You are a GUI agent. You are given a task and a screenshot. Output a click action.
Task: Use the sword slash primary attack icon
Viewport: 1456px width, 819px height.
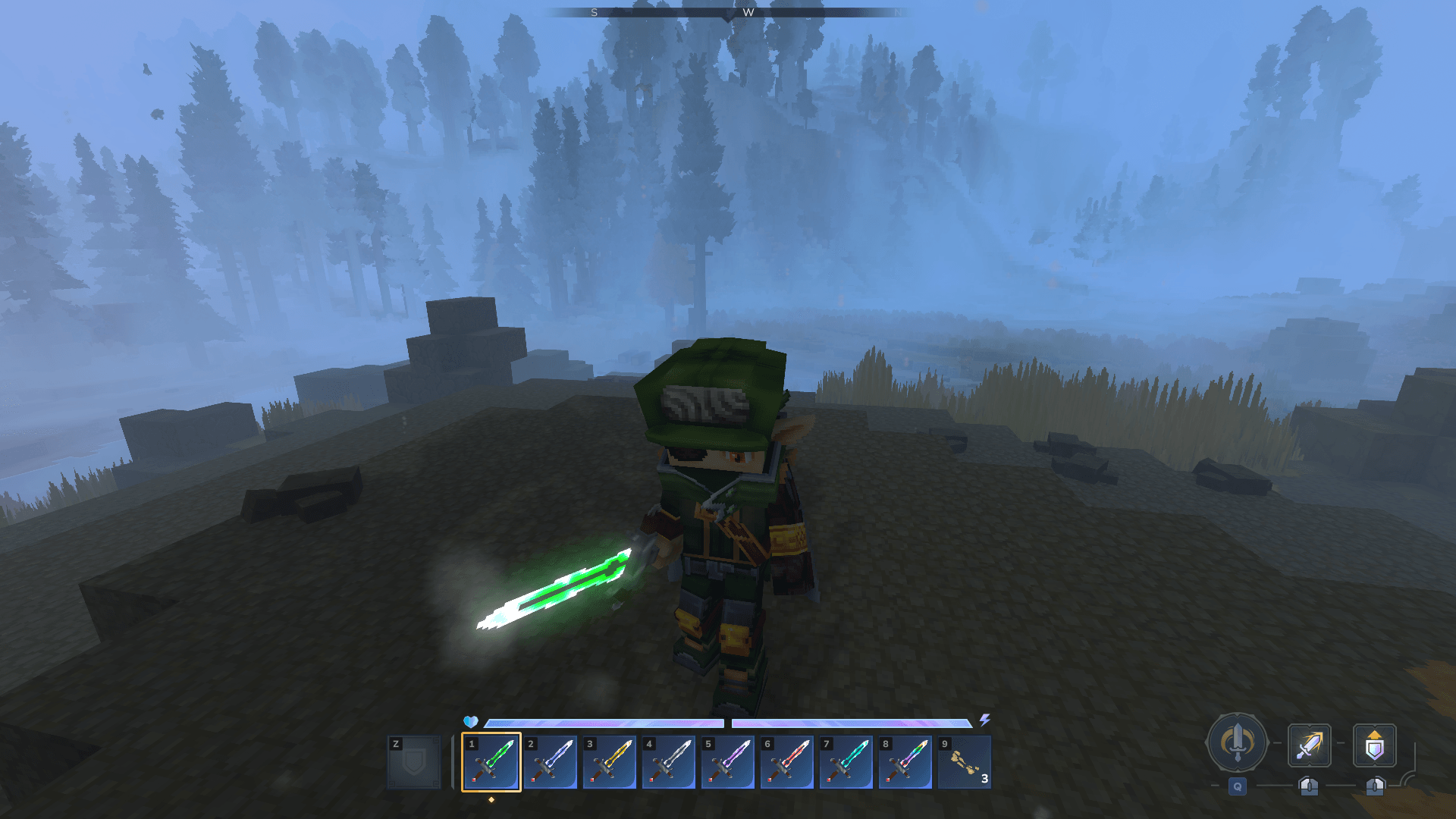(x=1310, y=745)
